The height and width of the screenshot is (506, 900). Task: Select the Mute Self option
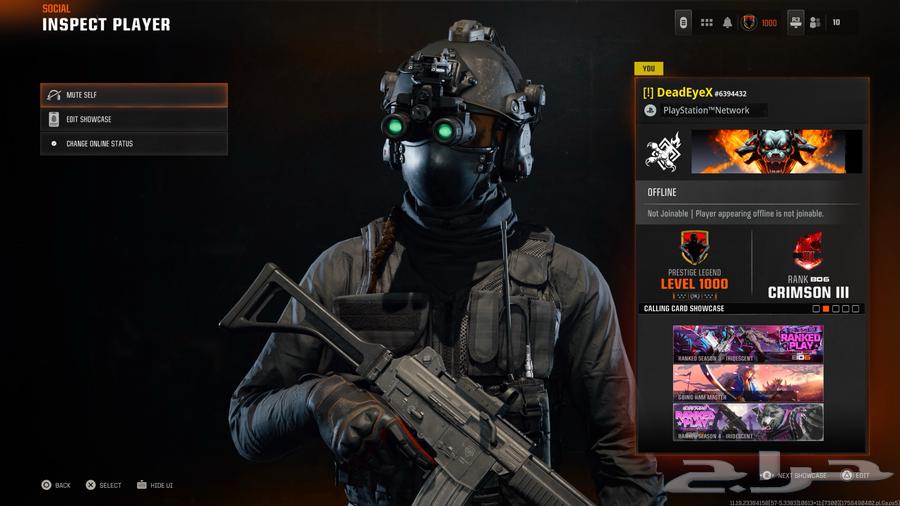(x=134, y=95)
